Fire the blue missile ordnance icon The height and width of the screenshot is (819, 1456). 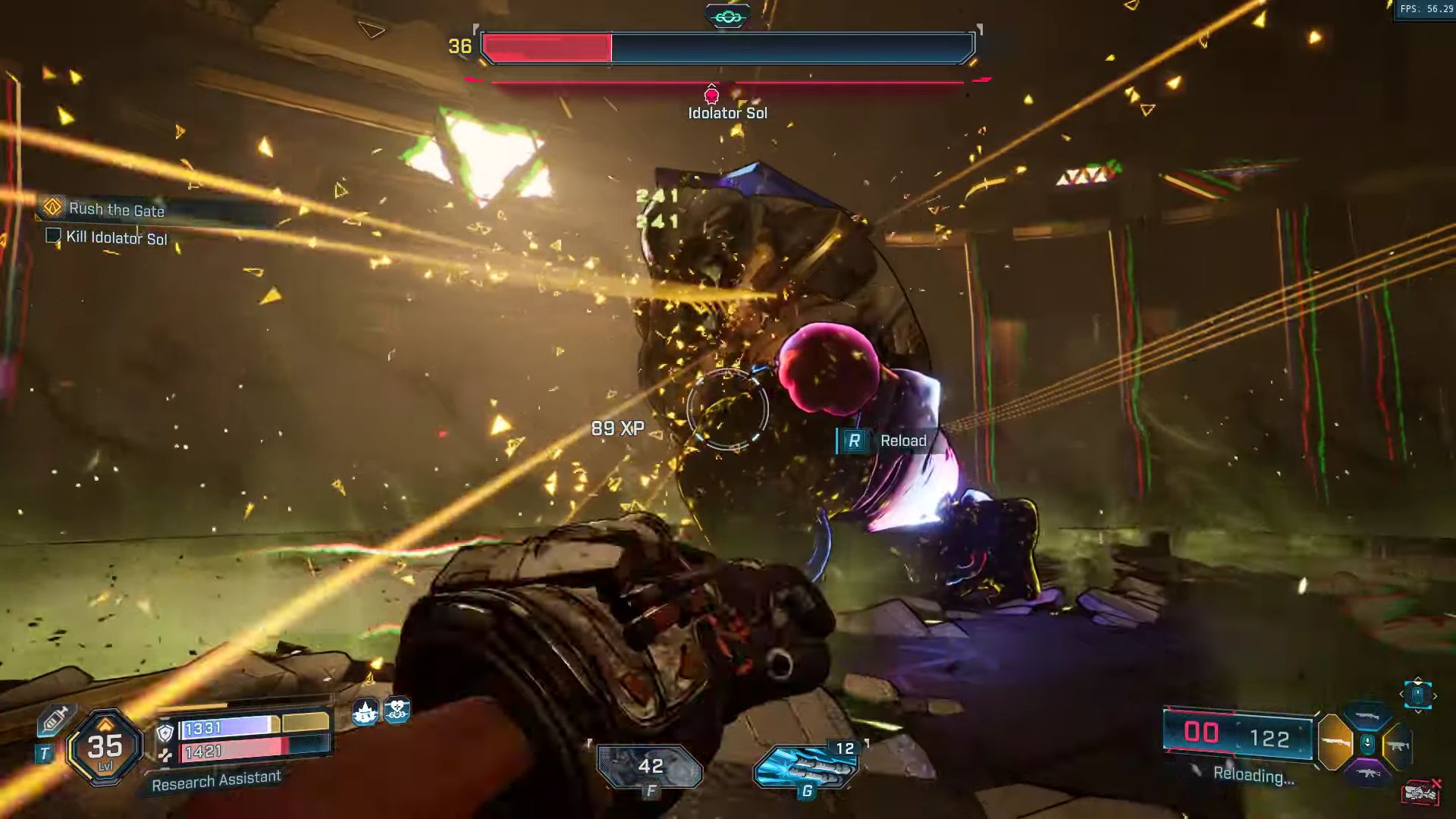(806, 767)
